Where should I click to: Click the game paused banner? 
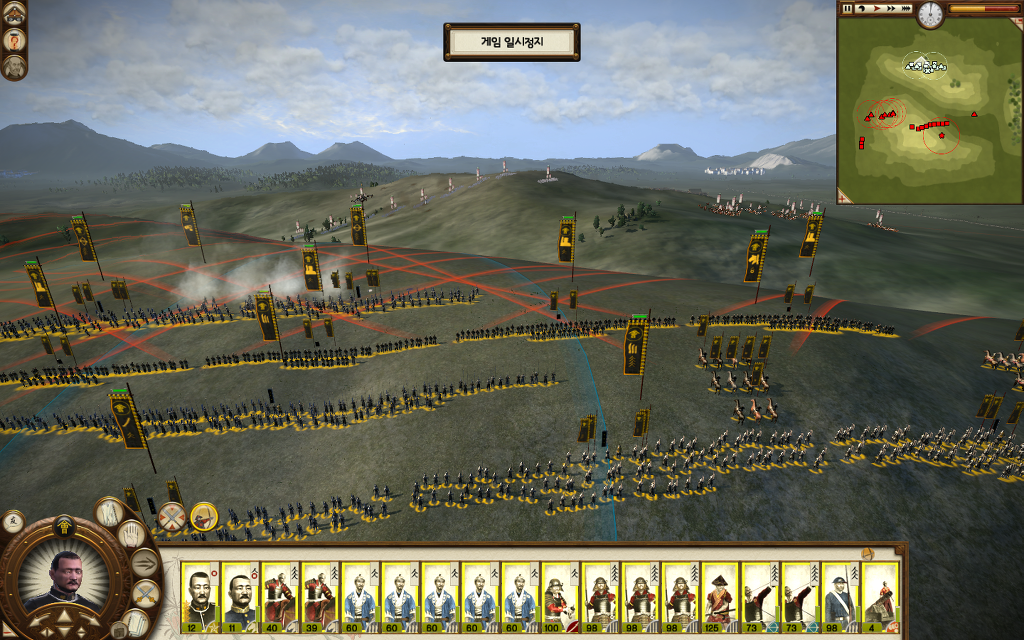pyautogui.click(x=511, y=42)
